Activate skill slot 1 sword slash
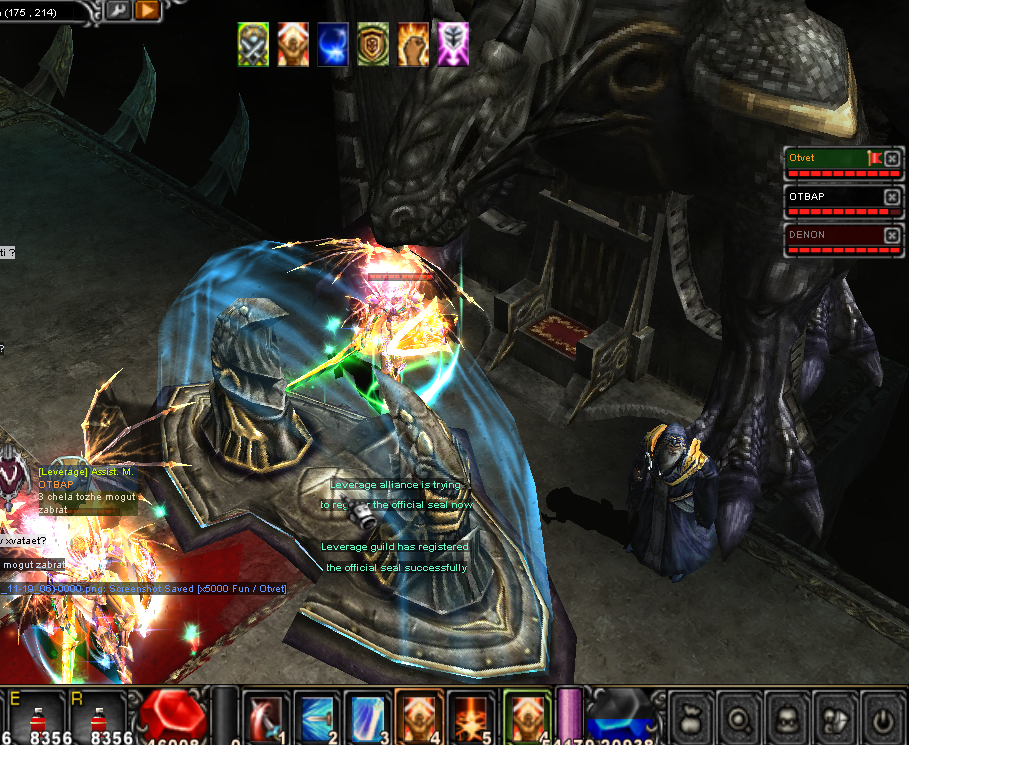1024x768 pixels. (x=266, y=717)
